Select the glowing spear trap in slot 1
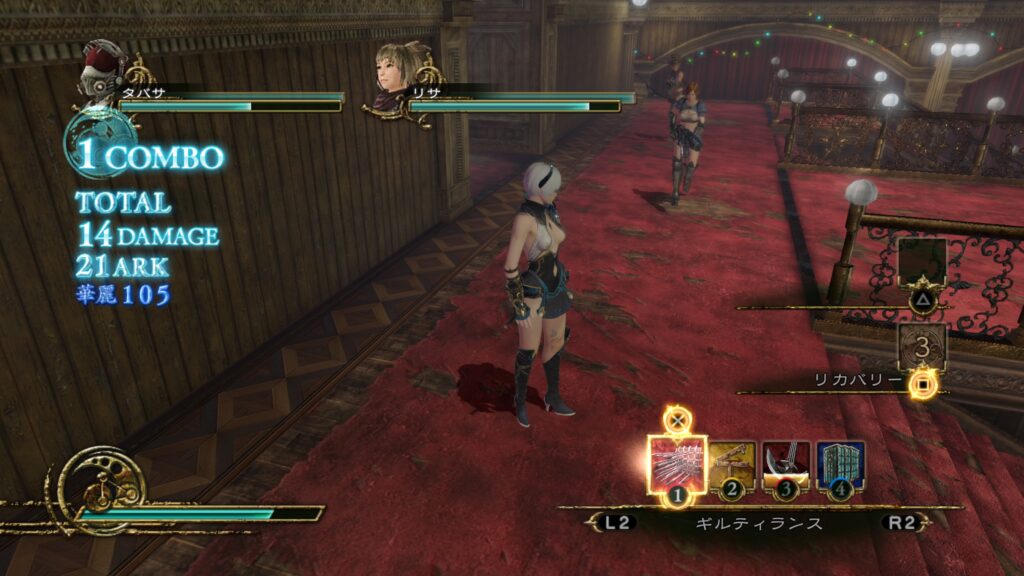Image resolution: width=1024 pixels, height=576 pixels. (x=677, y=465)
